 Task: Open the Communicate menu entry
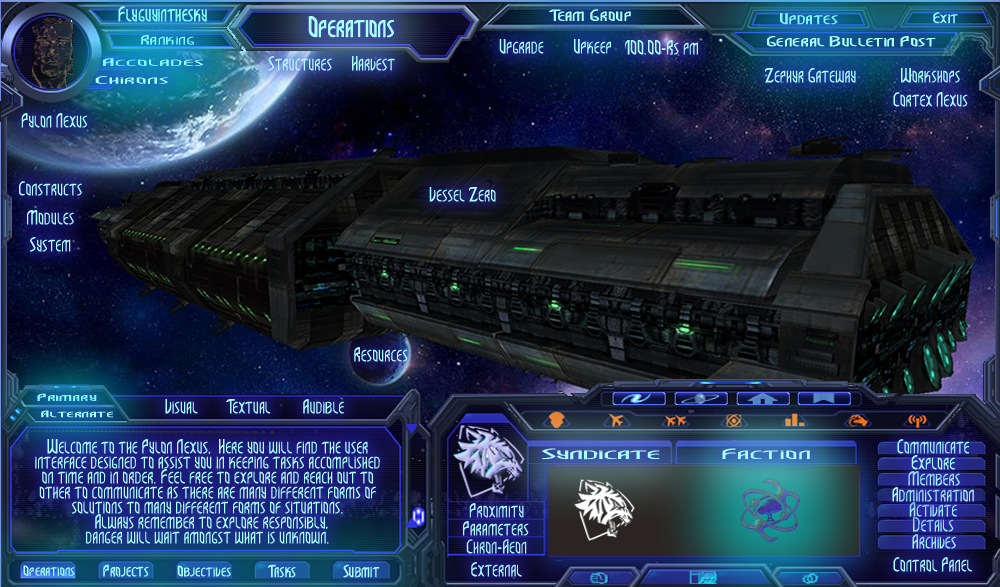[933, 448]
